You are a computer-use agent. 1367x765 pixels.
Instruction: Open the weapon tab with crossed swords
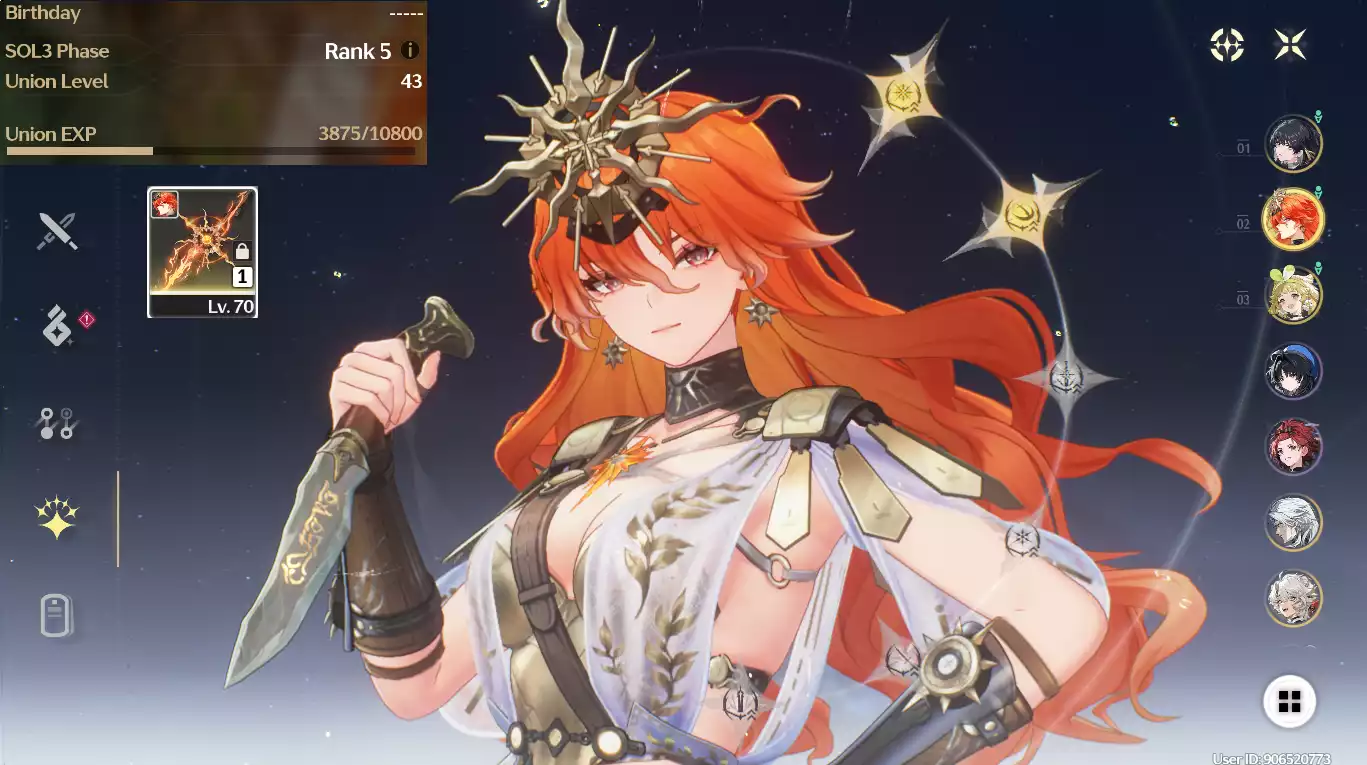57,231
